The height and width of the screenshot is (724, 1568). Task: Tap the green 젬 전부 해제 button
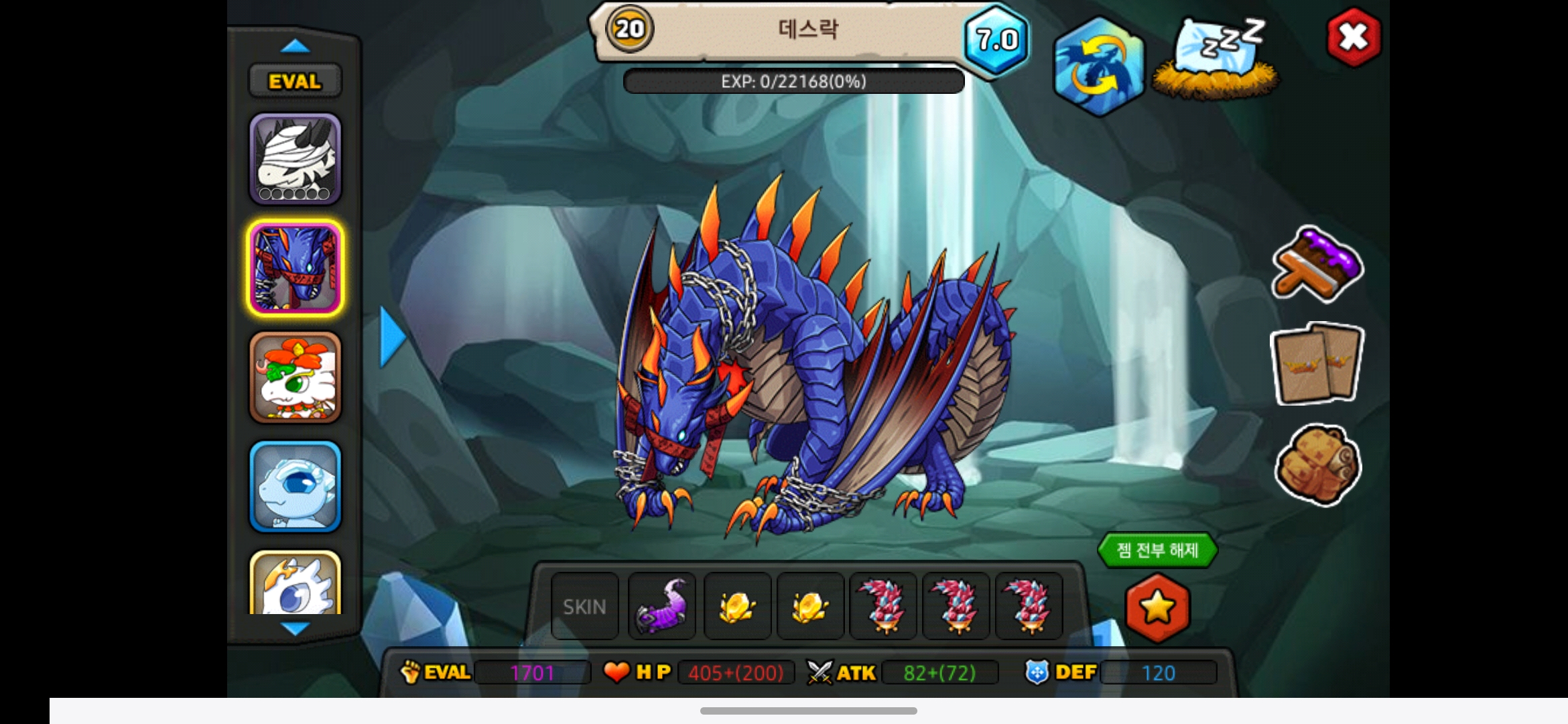(1157, 550)
